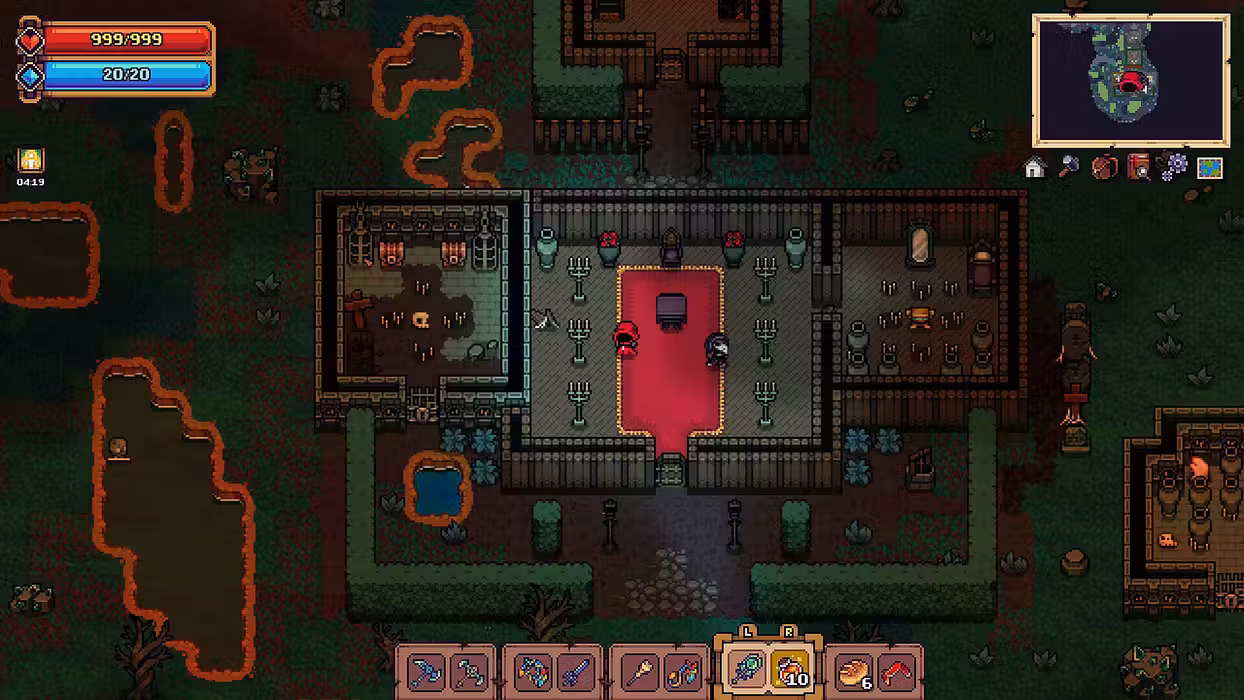Select the blue trident slot
1244x700 pixels.
pos(576,671)
